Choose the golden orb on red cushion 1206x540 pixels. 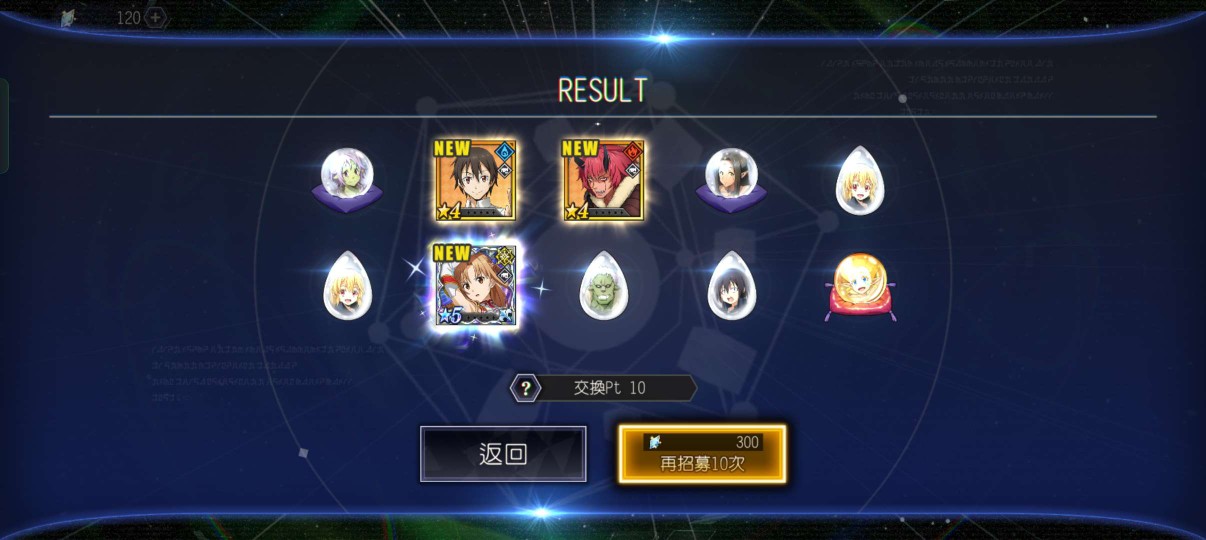pyautogui.click(x=860, y=285)
